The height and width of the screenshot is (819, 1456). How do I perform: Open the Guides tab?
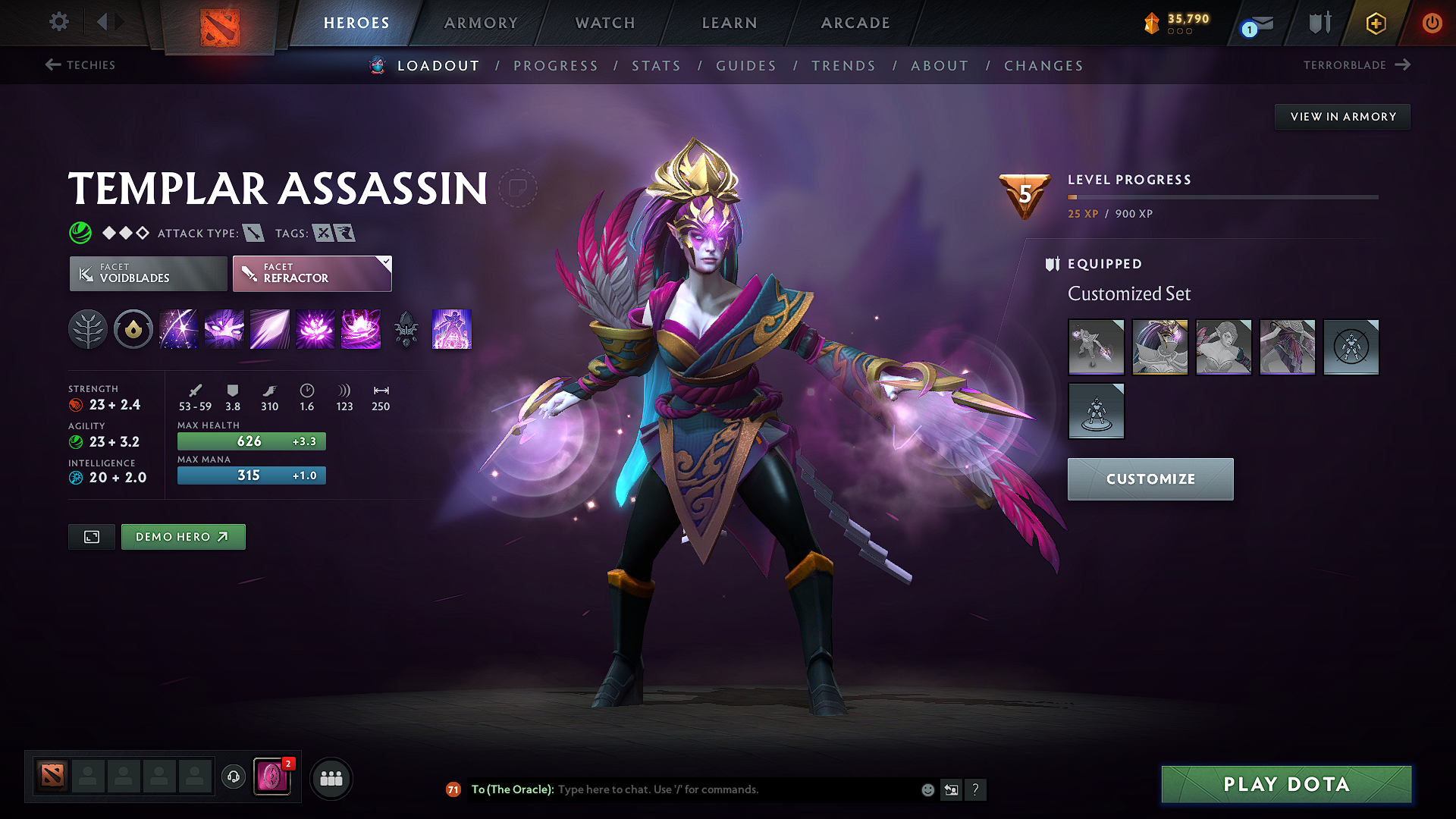[746, 66]
